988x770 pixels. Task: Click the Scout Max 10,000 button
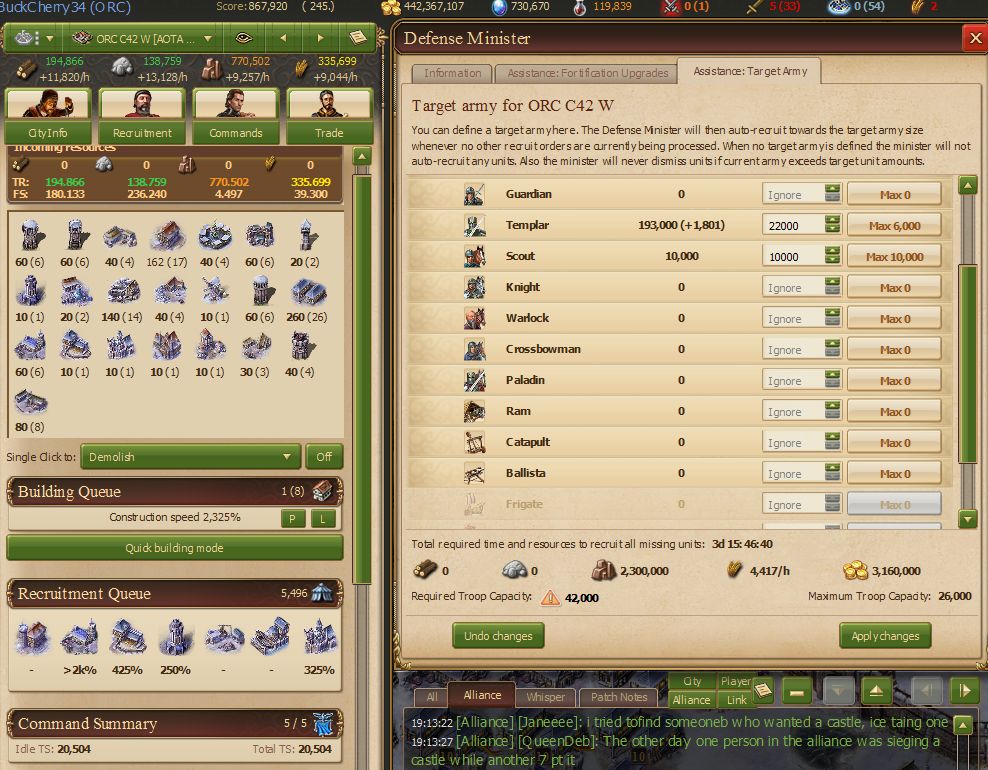point(894,257)
